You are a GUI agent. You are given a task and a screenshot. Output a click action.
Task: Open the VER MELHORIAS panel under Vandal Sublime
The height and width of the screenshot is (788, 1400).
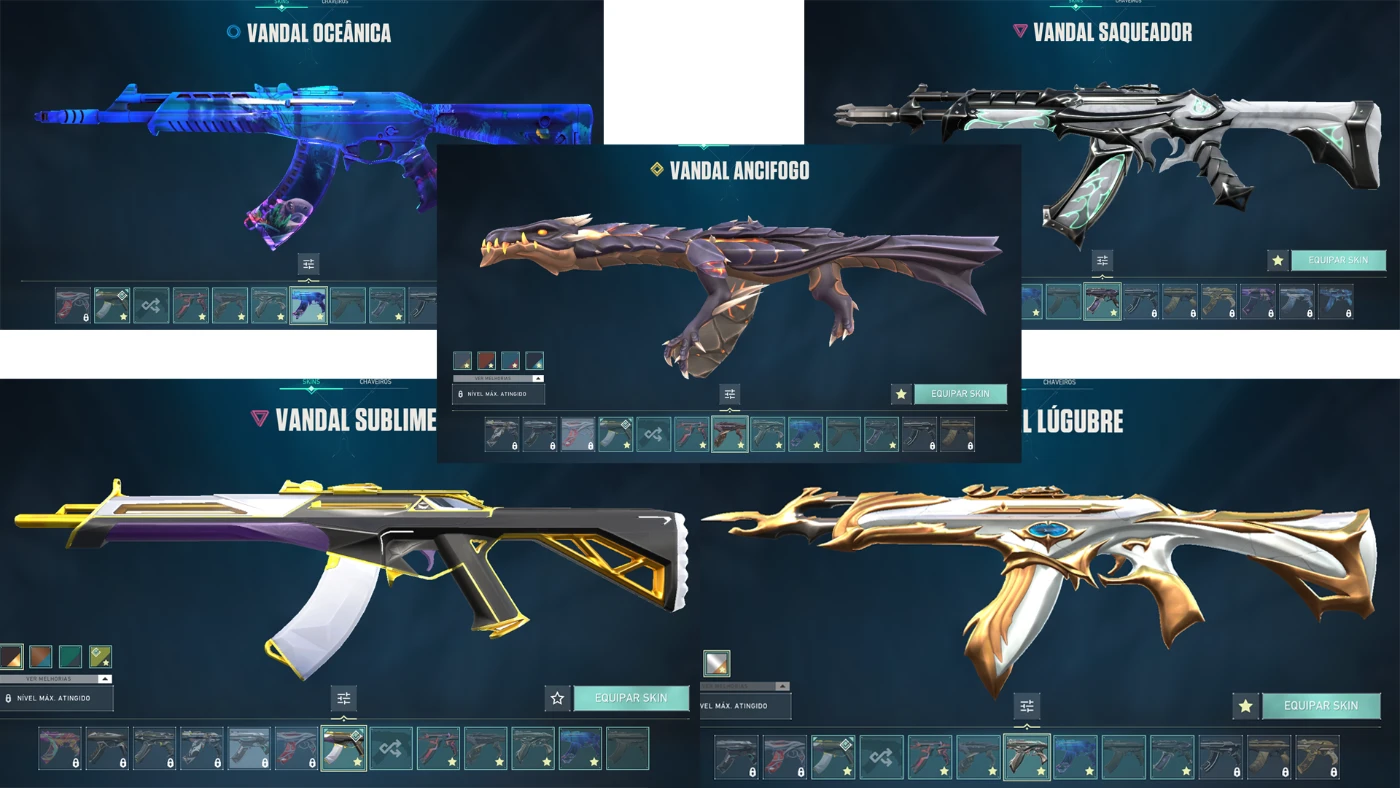coord(48,679)
